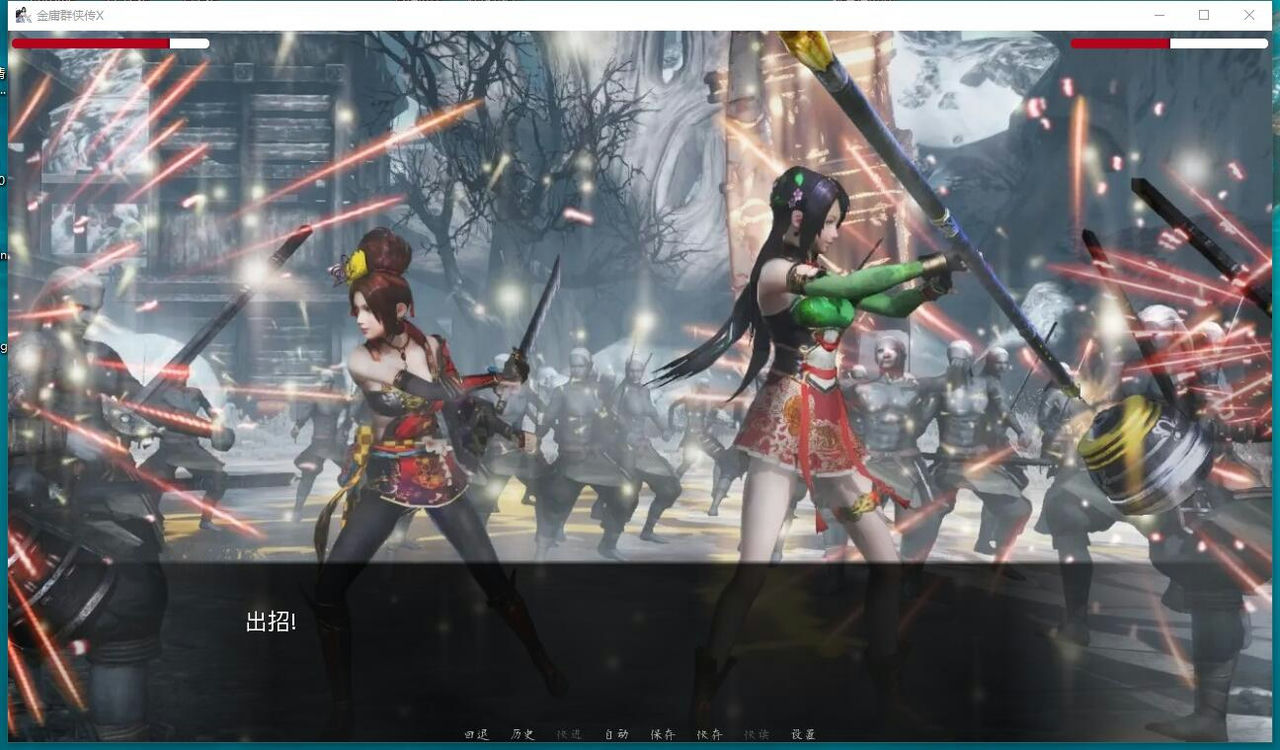The height and width of the screenshot is (750, 1280).
Task: Maximize the 金庸群侠传X game window
Action: click(x=1204, y=15)
